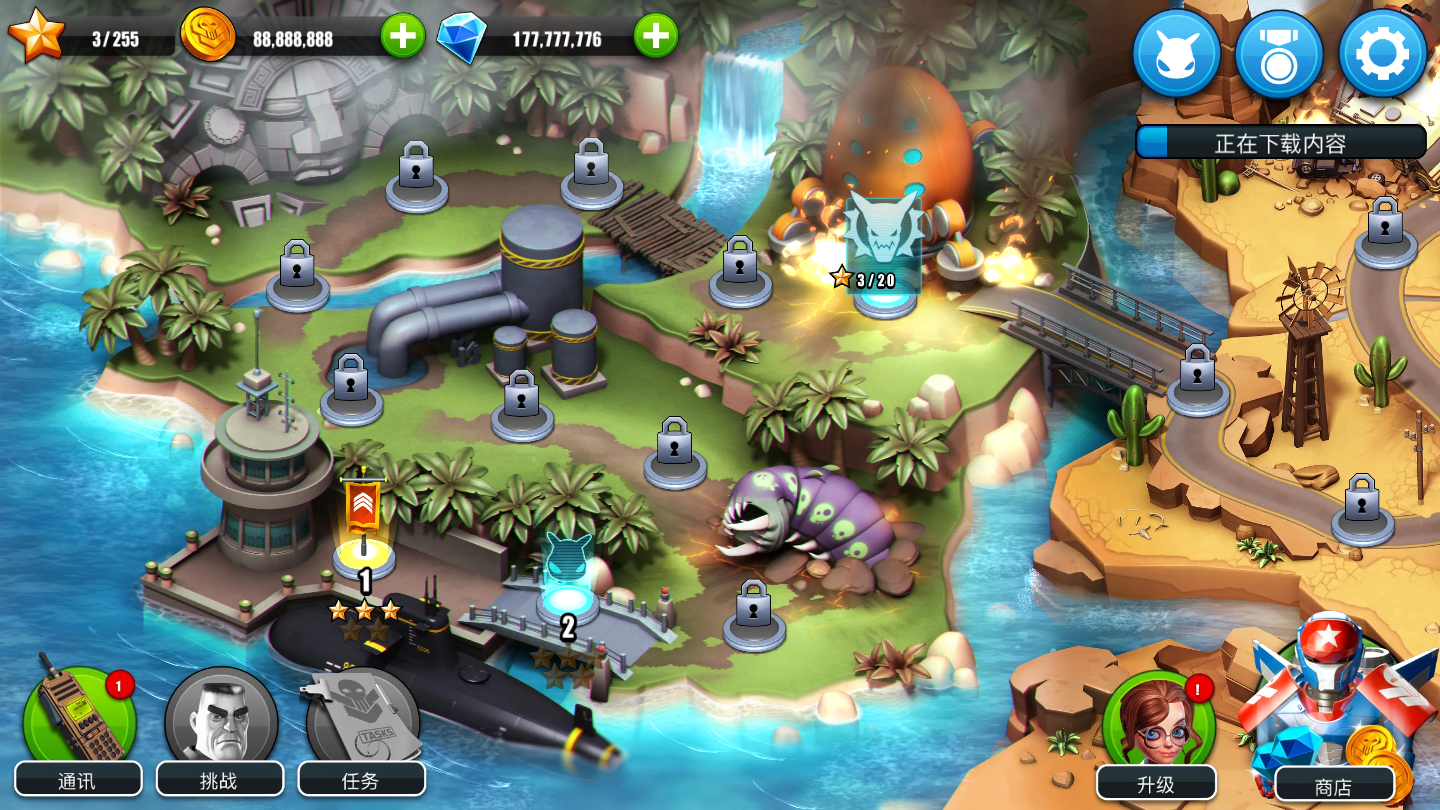This screenshot has height=810, width=1440.
Task: Buy more blue gems with plus button
Action: coord(656,38)
